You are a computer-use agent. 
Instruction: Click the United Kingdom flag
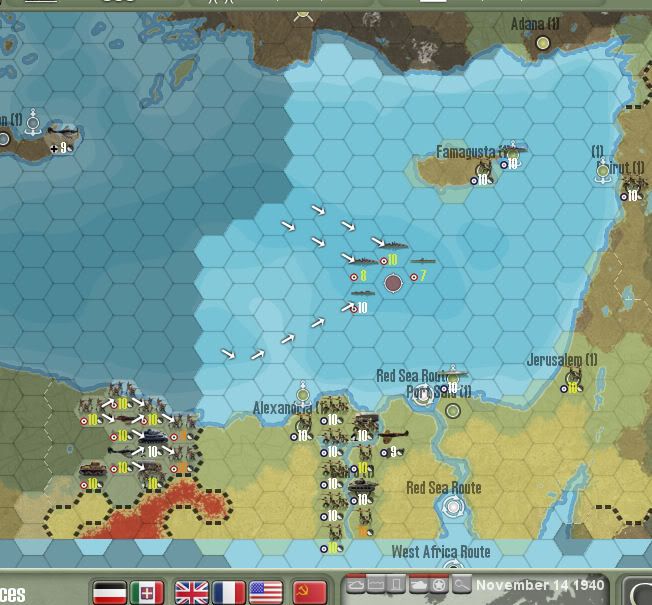click(x=191, y=591)
